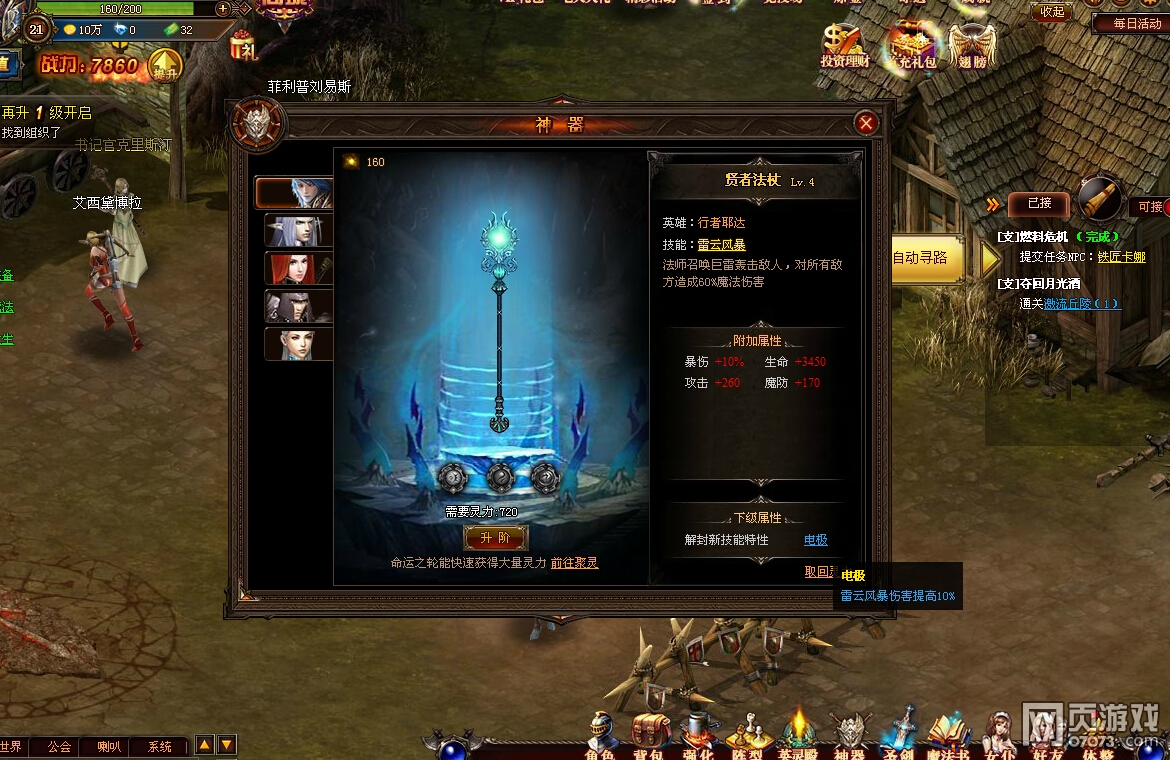Click the 电极 skill trait link
Screen dimensions: 1170x760
816,540
